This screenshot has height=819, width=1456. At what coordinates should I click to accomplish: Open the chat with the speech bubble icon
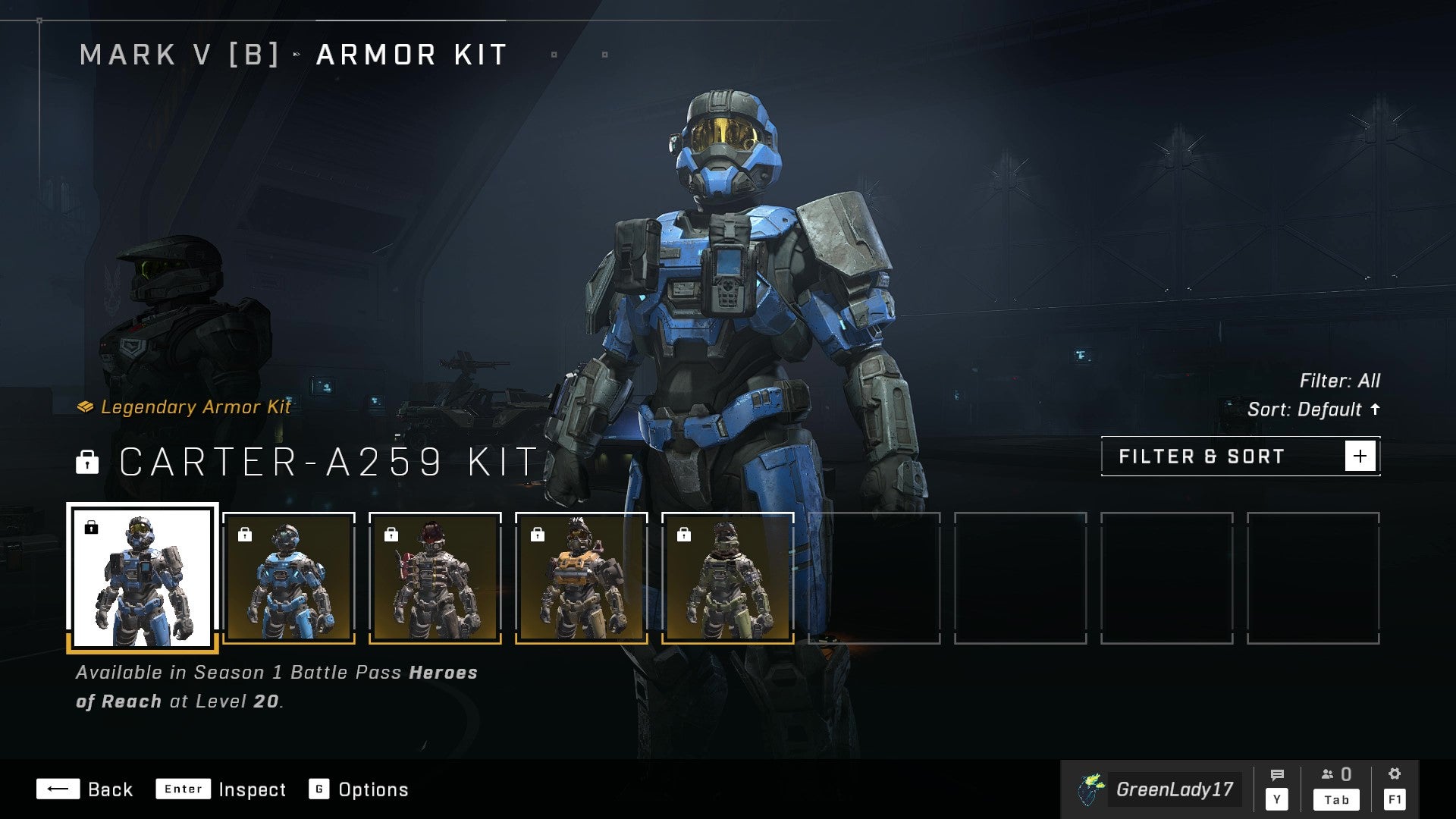tap(1279, 775)
